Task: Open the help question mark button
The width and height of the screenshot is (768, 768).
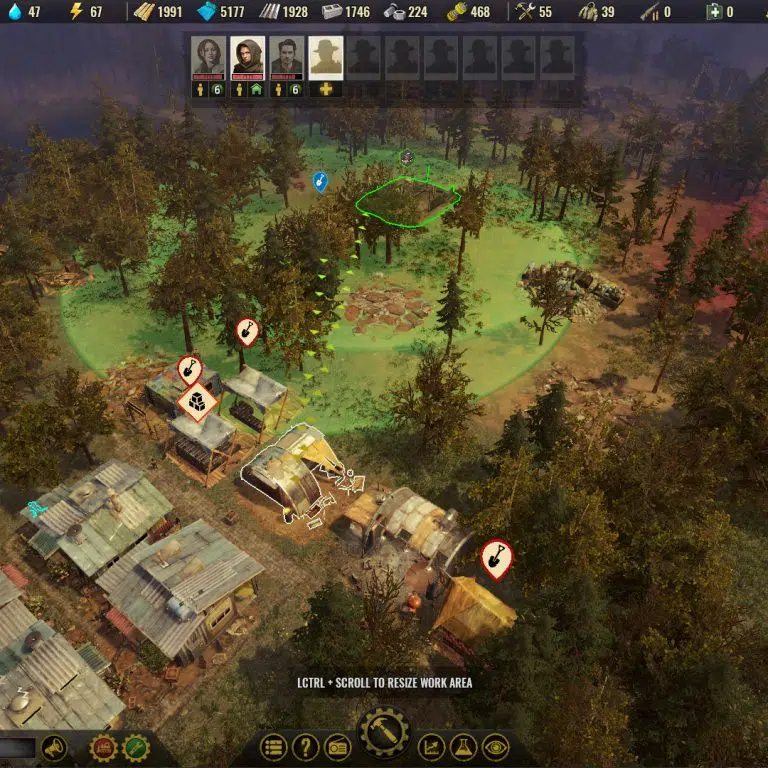Action: point(305,747)
